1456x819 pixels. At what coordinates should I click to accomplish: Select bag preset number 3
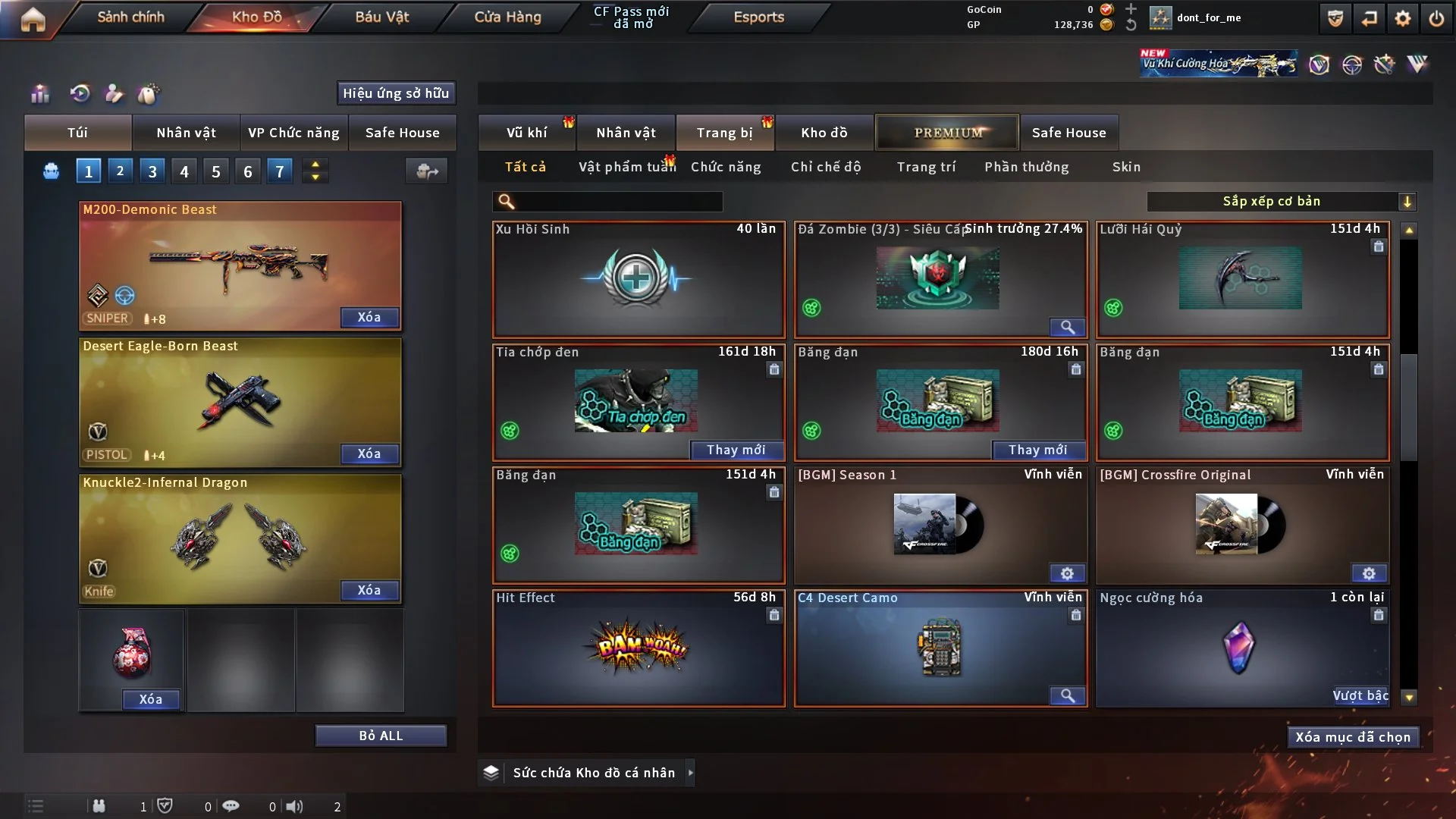tap(152, 171)
